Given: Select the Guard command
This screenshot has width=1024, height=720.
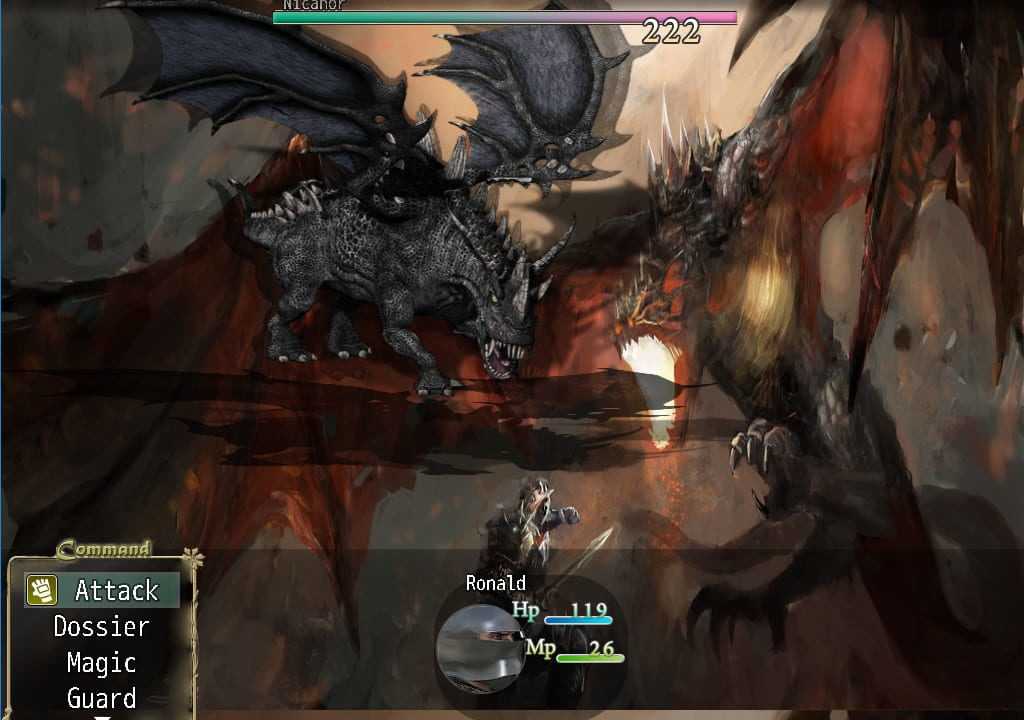Looking at the screenshot, I should tap(101, 697).
